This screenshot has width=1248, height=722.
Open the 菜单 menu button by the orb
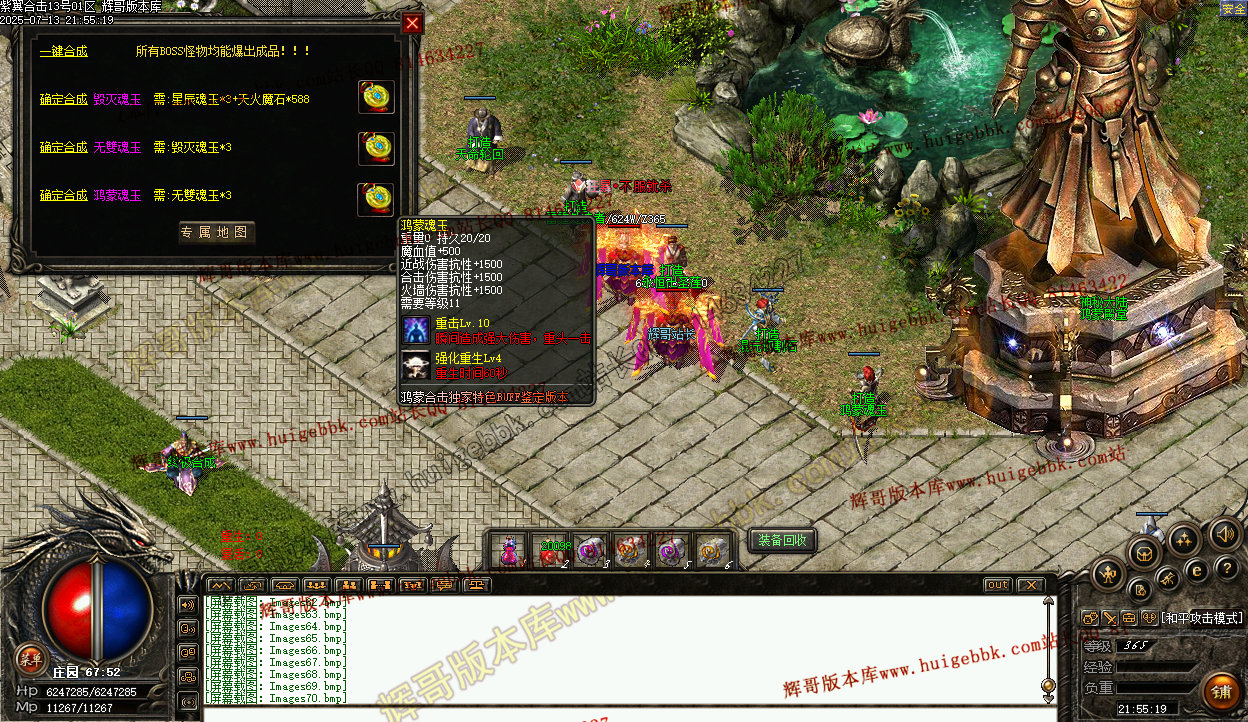[x=31, y=657]
